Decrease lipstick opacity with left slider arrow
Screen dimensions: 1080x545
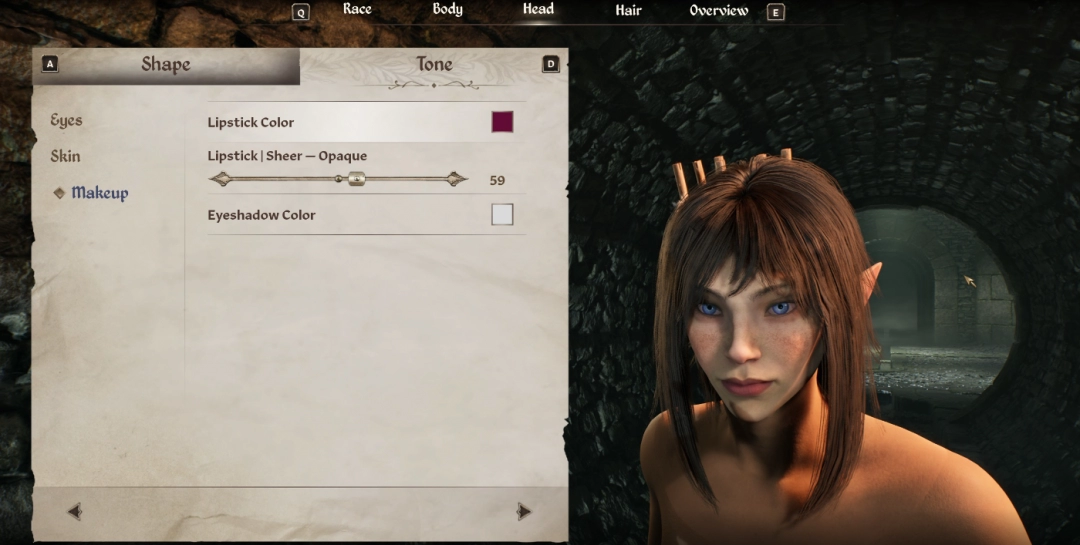pos(220,180)
